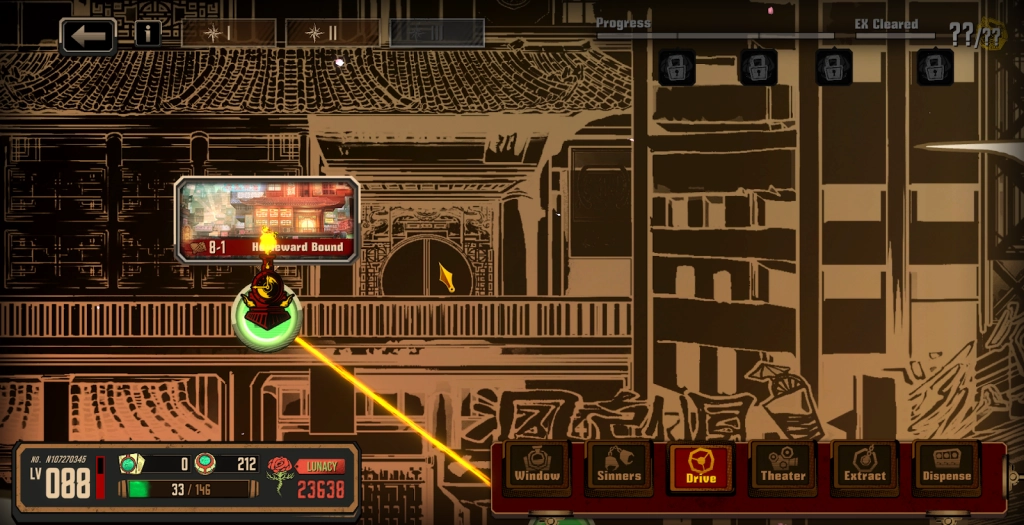Viewport: 1024px width, 525px height.
Task: Click the Lunacy currency rose
Action: (279, 478)
